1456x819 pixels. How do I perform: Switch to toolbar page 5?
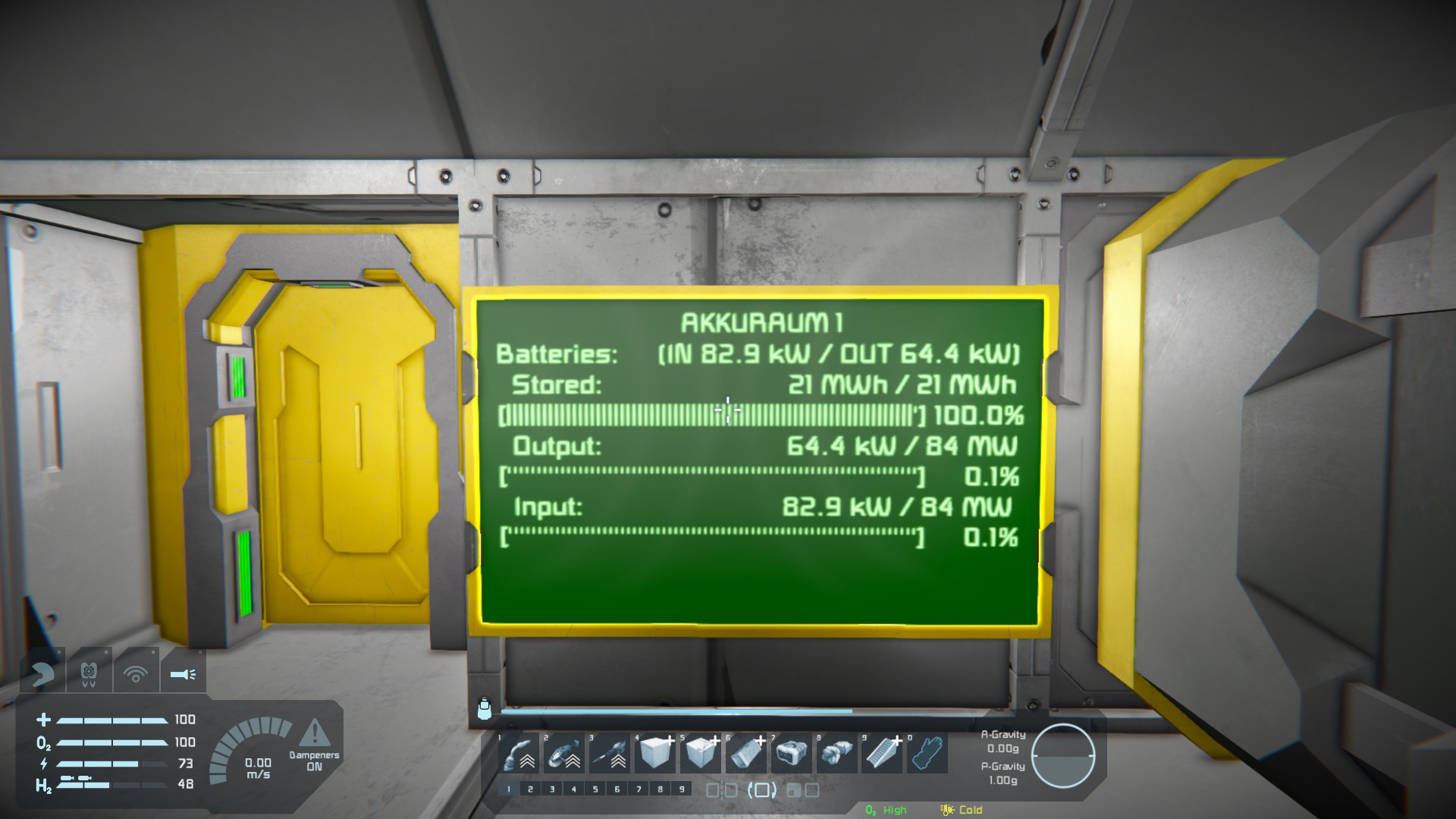click(x=595, y=789)
